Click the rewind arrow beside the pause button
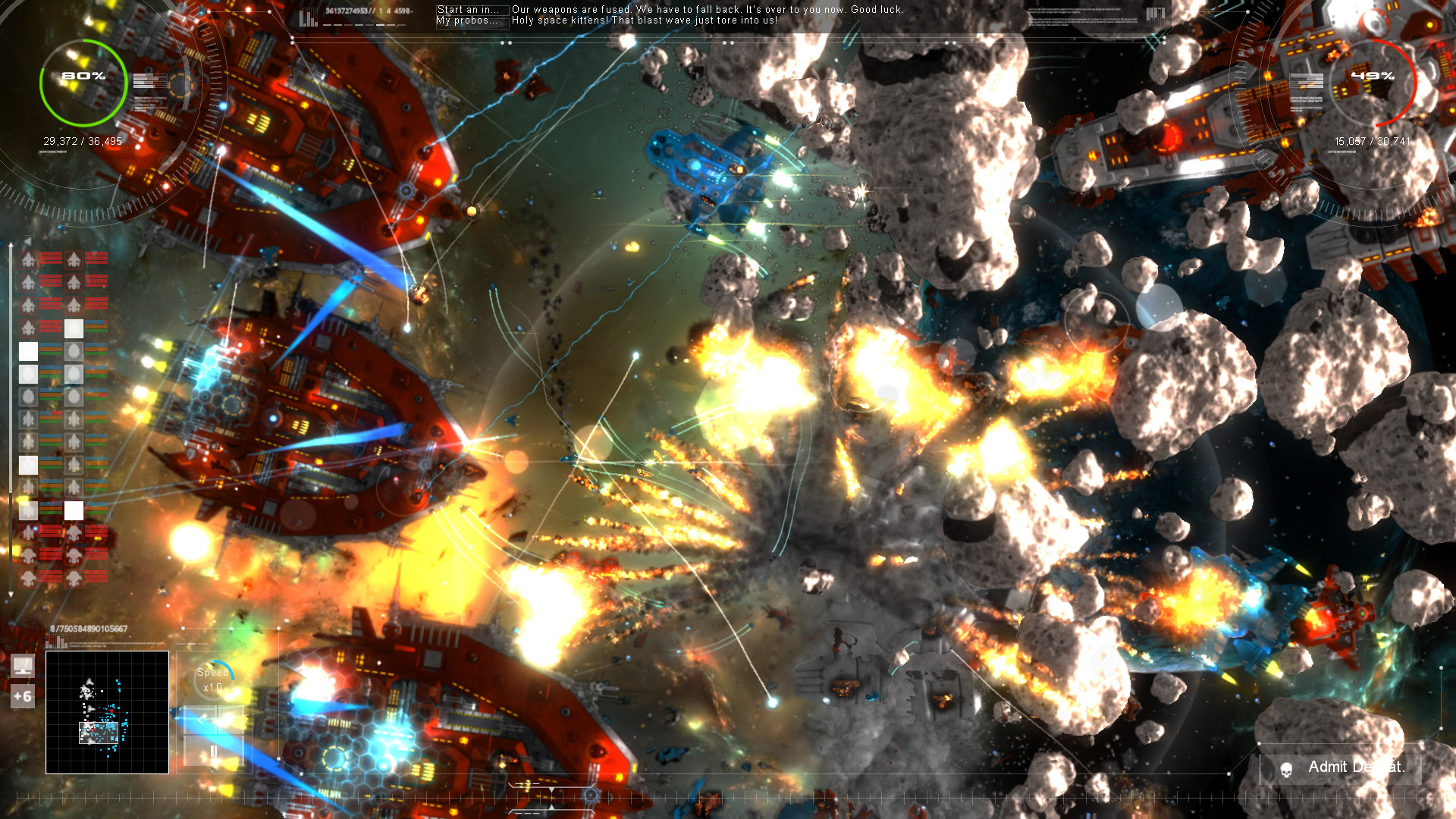 point(200,719)
